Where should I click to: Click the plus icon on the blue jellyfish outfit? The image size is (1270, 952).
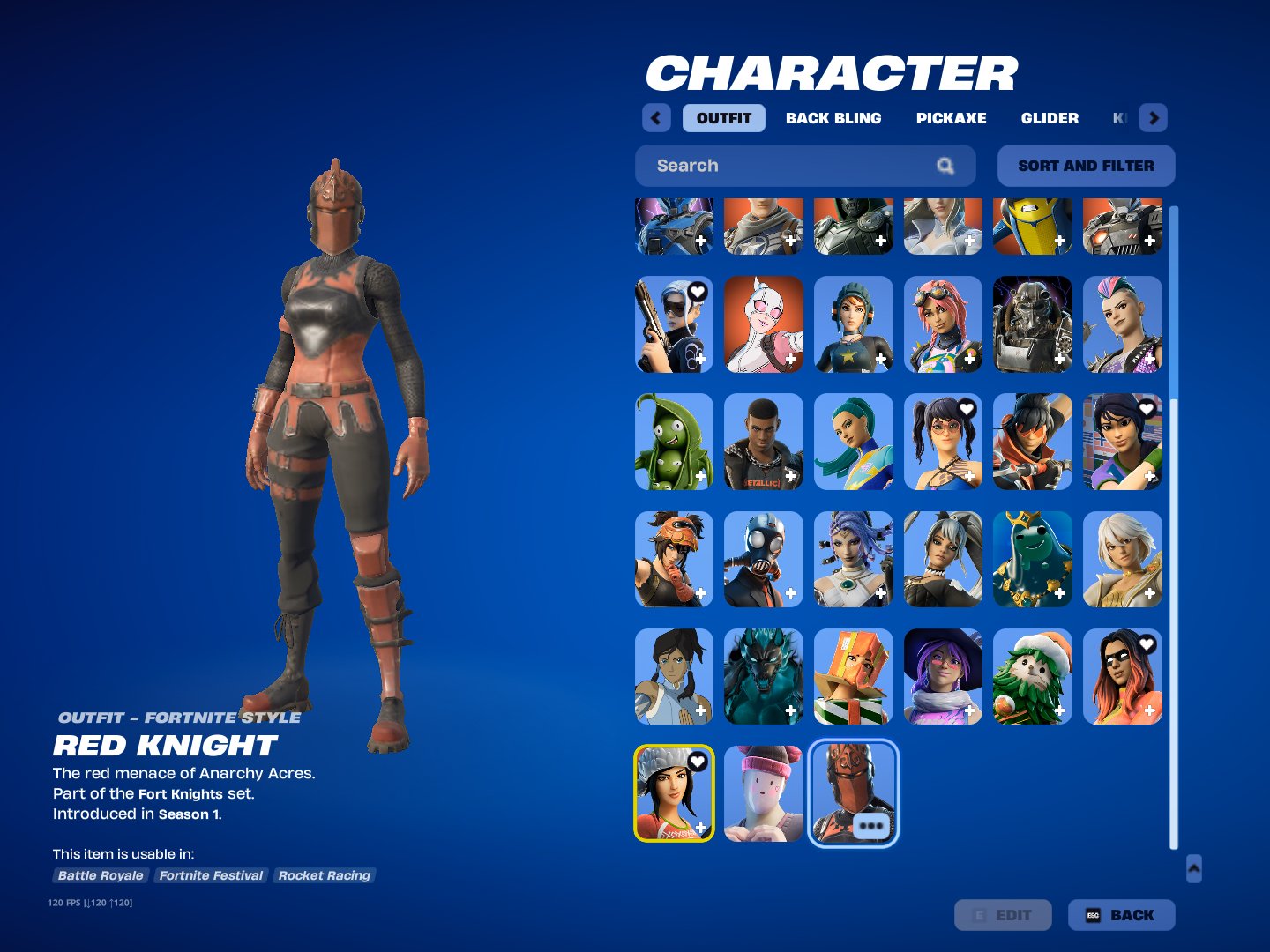(1059, 594)
